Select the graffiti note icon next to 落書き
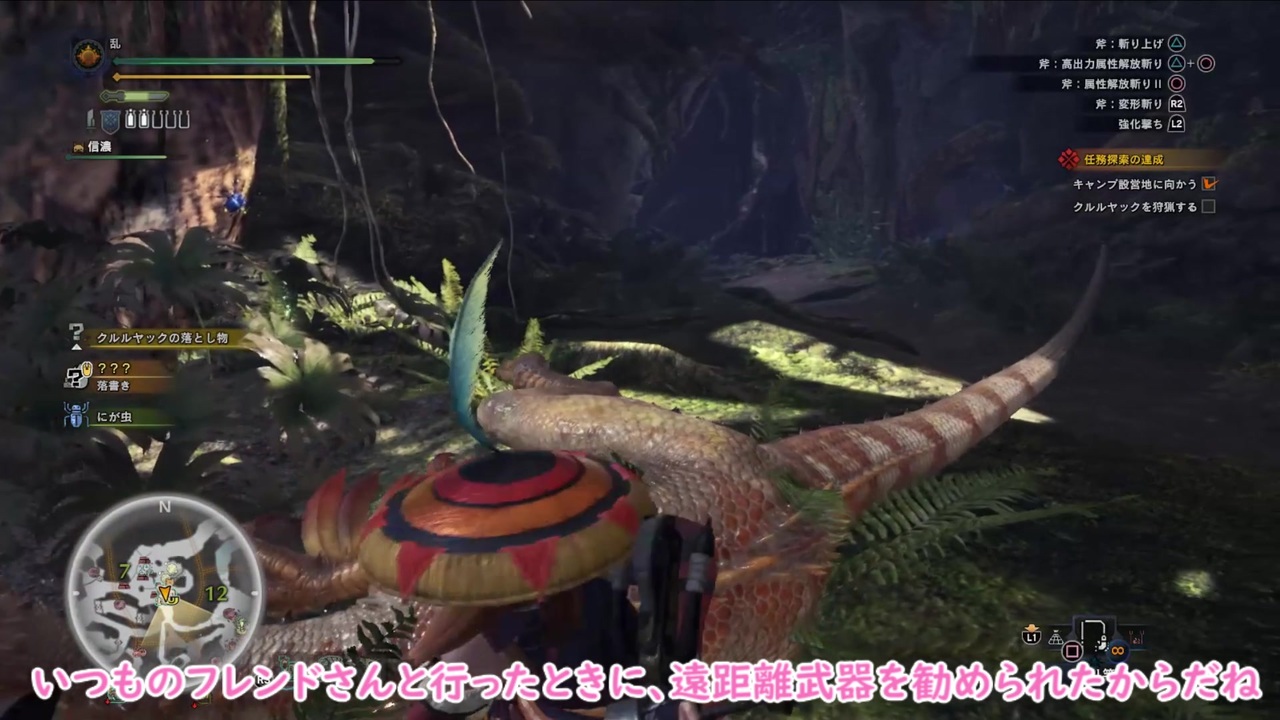Image resolution: width=1280 pixels, height=720 pixels. pyautogui.click(x=75, y=375)
